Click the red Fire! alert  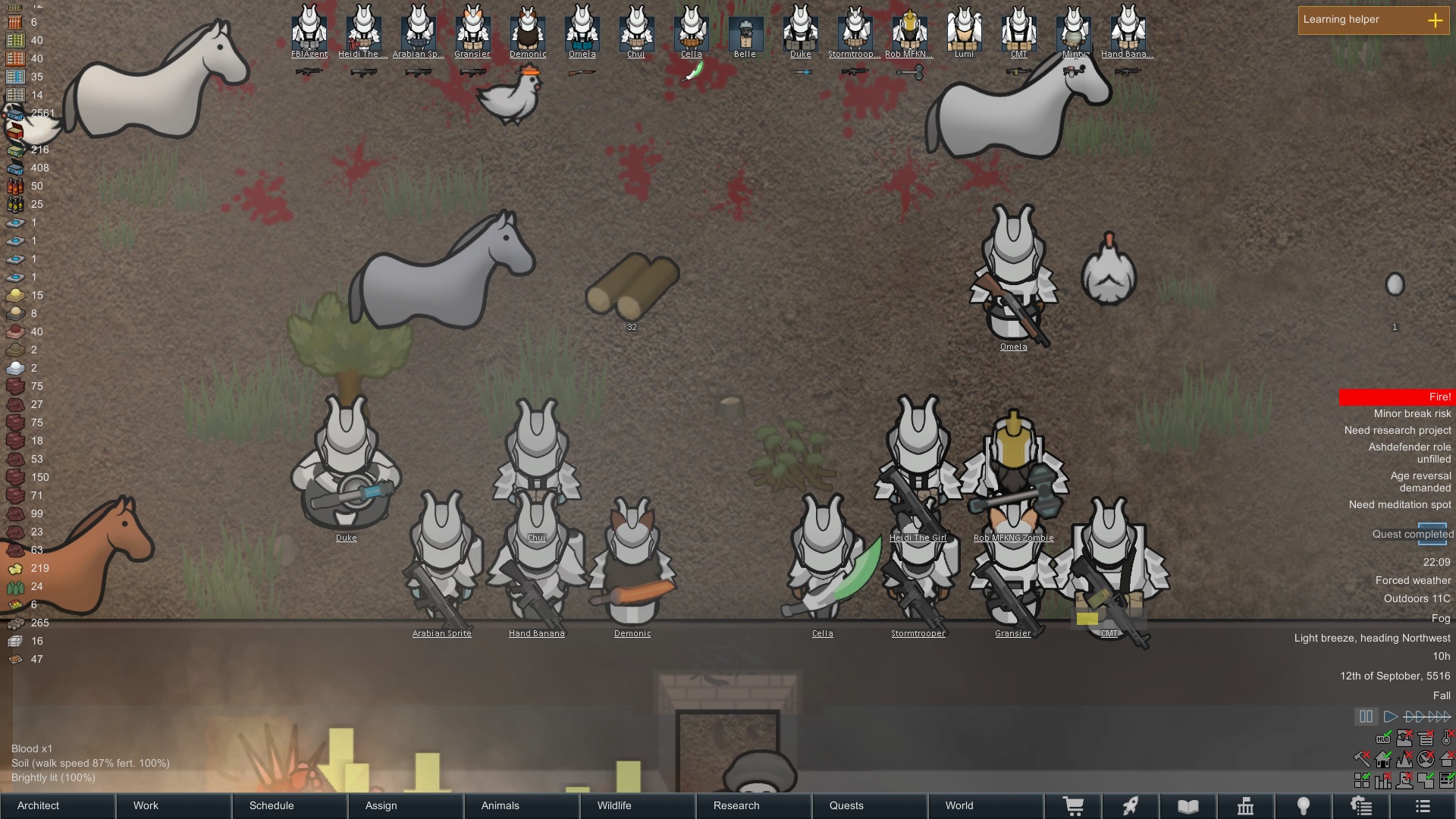1395,397
